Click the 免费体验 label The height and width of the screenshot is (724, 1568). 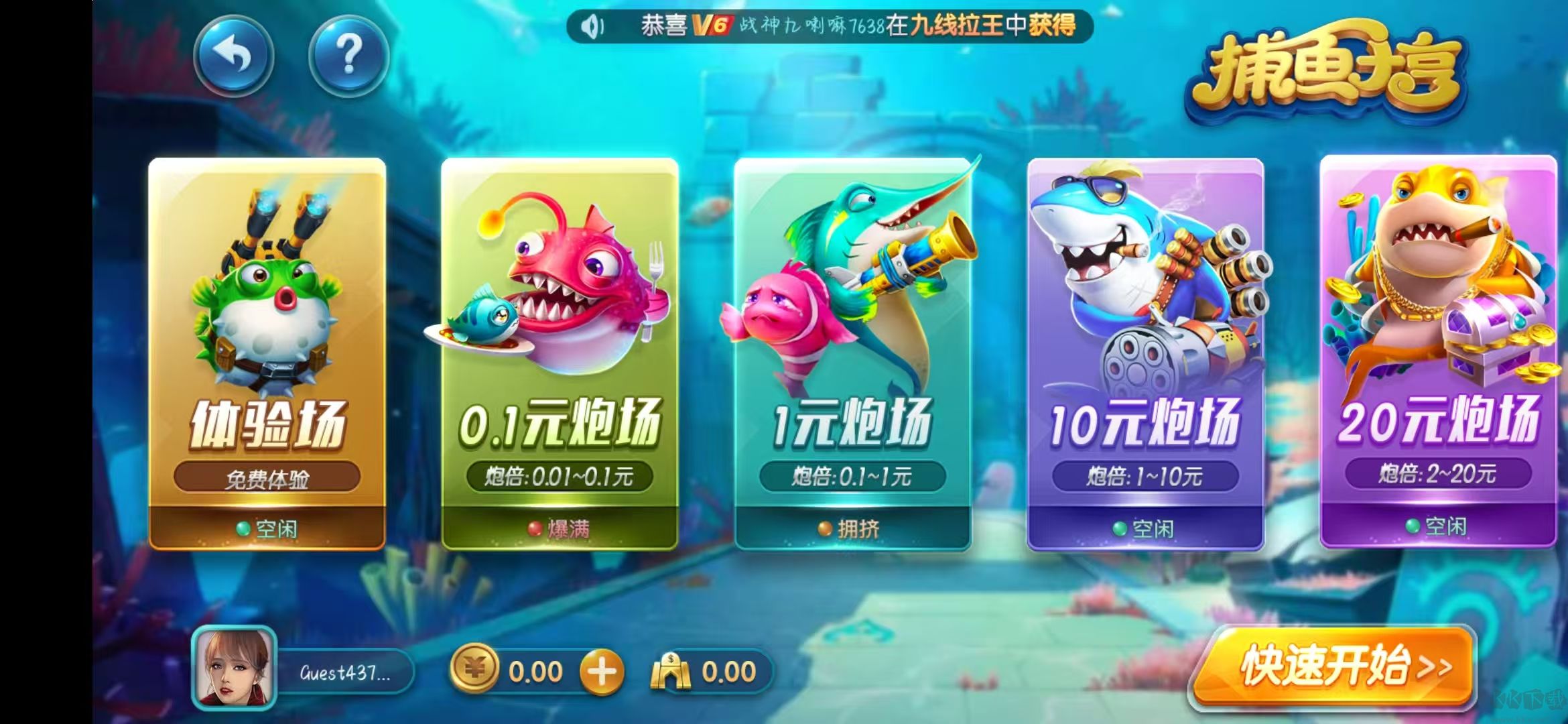[268, 479]
